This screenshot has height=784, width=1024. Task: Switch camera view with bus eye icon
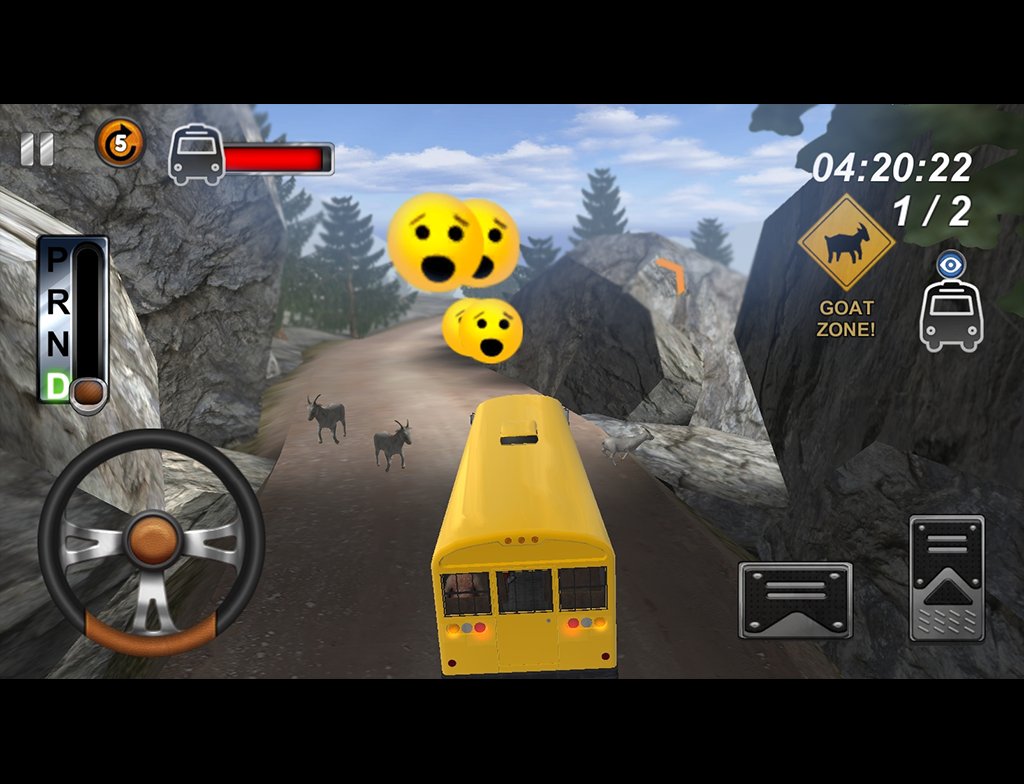pyautogui.click(x=951, y=305)
